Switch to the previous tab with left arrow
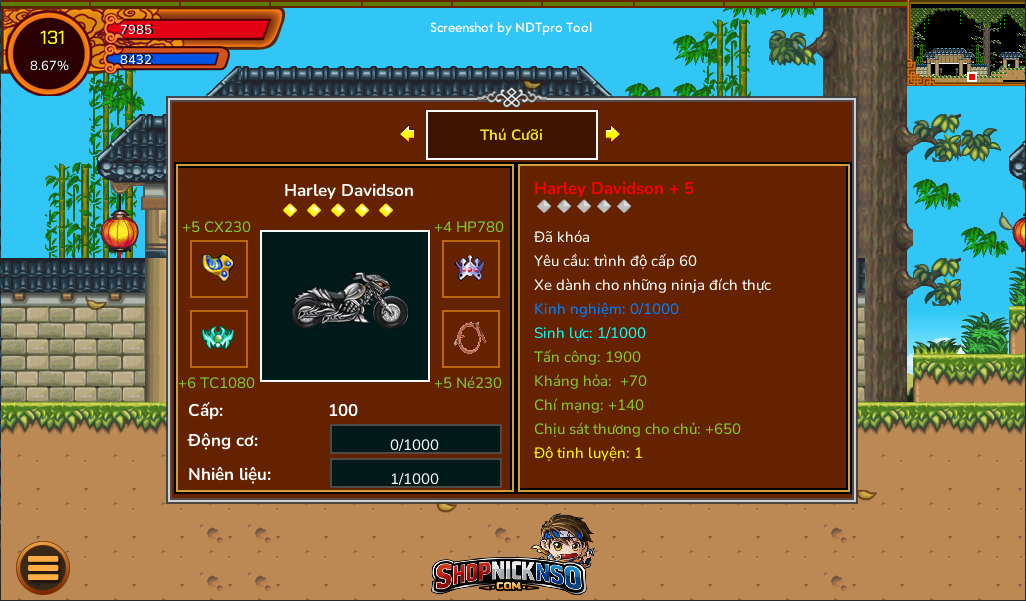1026x601 pixels. point(407,134)
